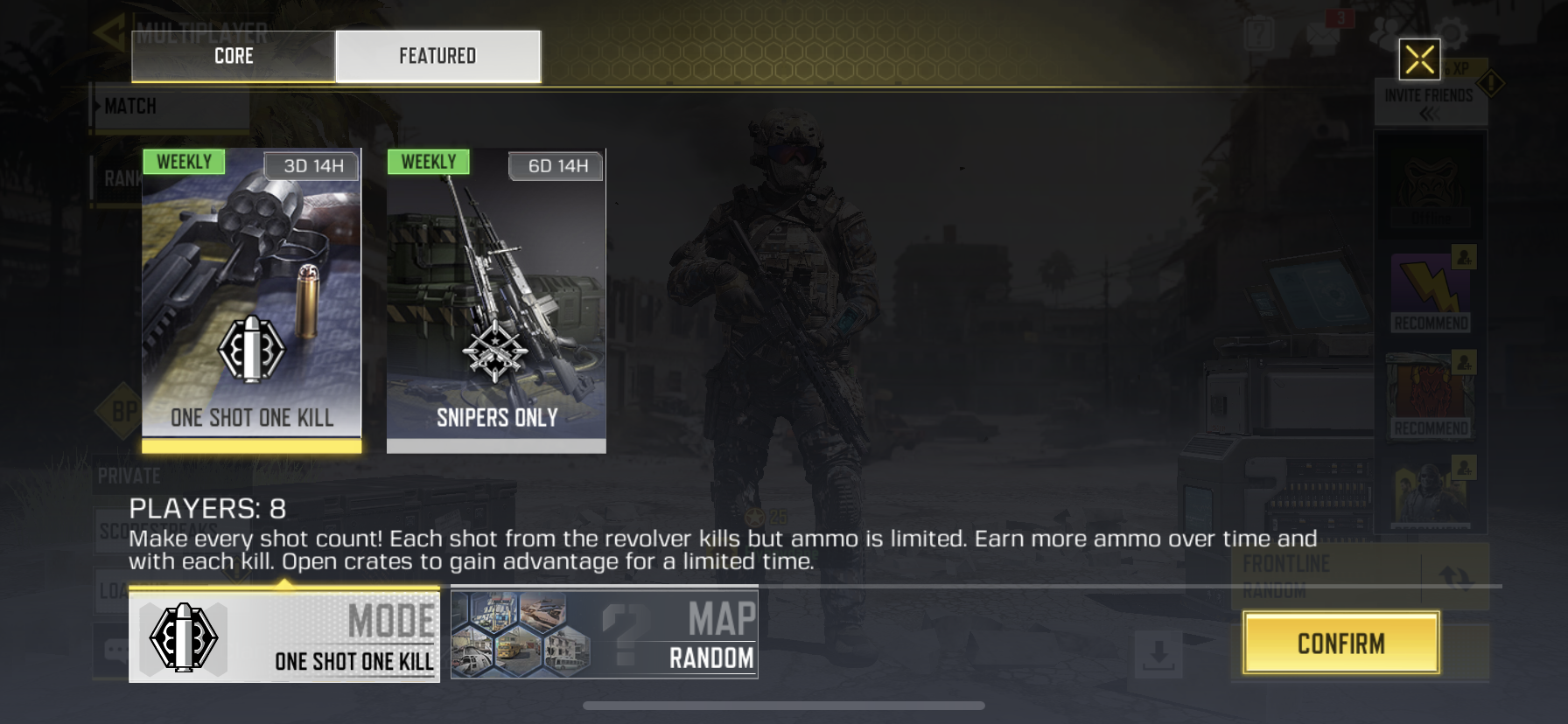The image size is (1568, 724).
Task: Choose the Snipers Only weekly mode
Action: (496, 299)
